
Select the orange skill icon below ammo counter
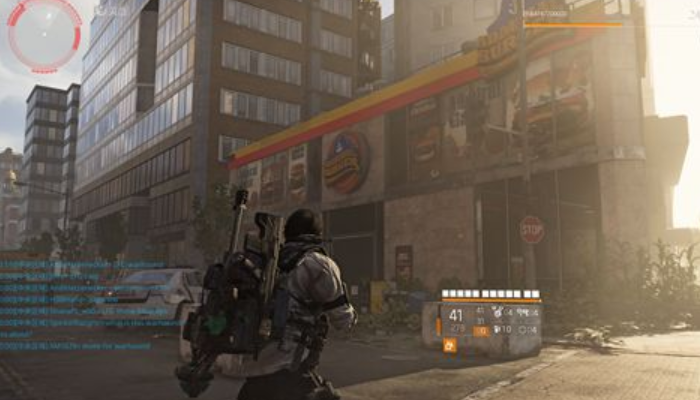pos(449,345)
